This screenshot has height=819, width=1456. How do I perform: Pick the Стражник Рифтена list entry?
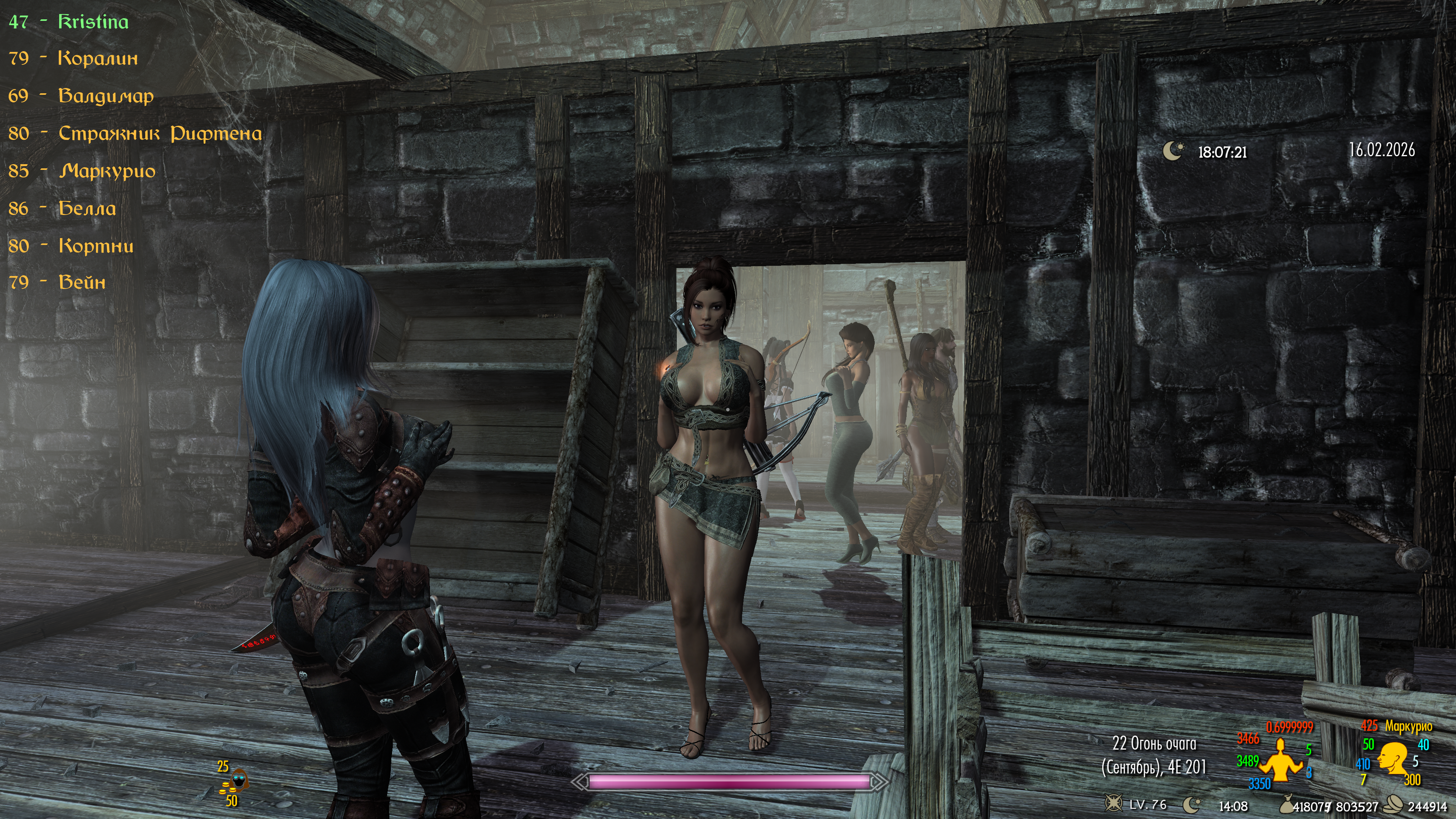coord(160,133)
